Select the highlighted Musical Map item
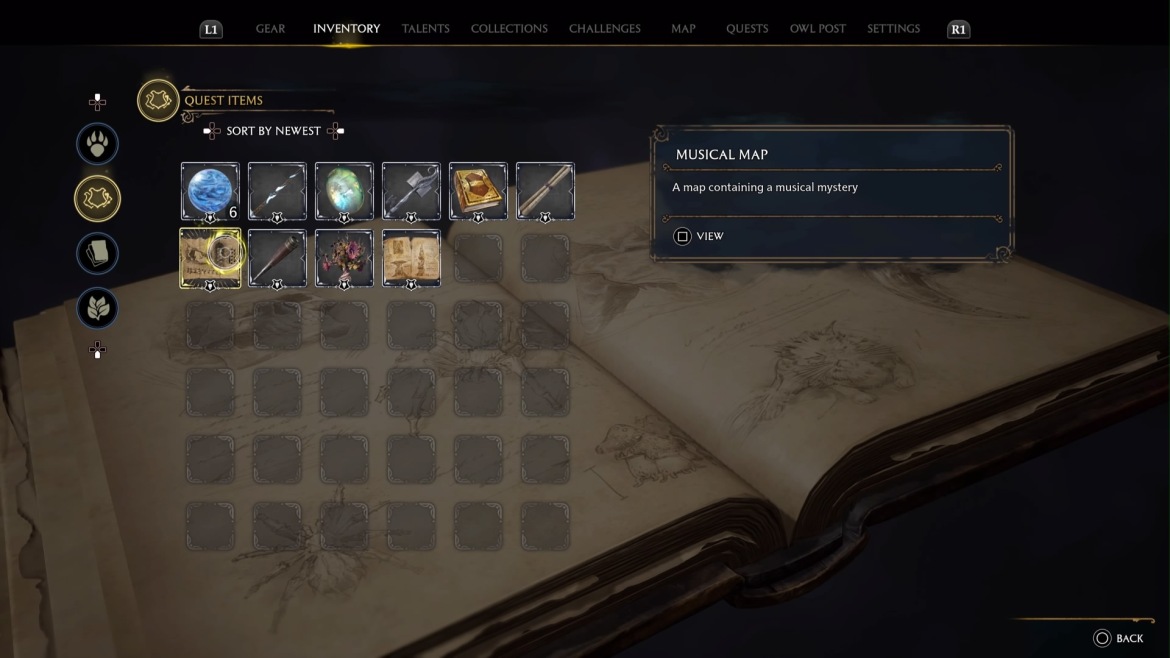This screenshot has height=658, width=1170. (x=210, y=258)
